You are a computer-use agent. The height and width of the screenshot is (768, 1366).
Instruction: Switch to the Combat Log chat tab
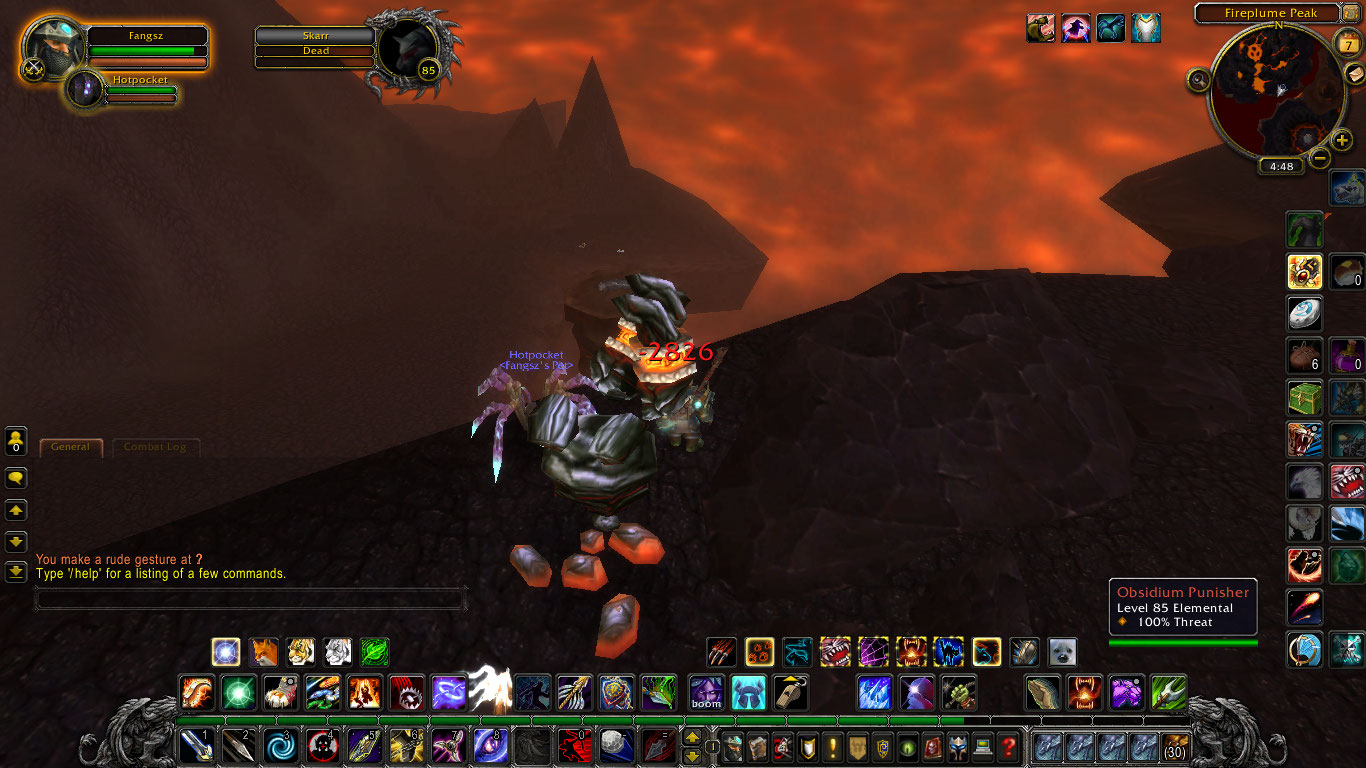pos(156,447)
